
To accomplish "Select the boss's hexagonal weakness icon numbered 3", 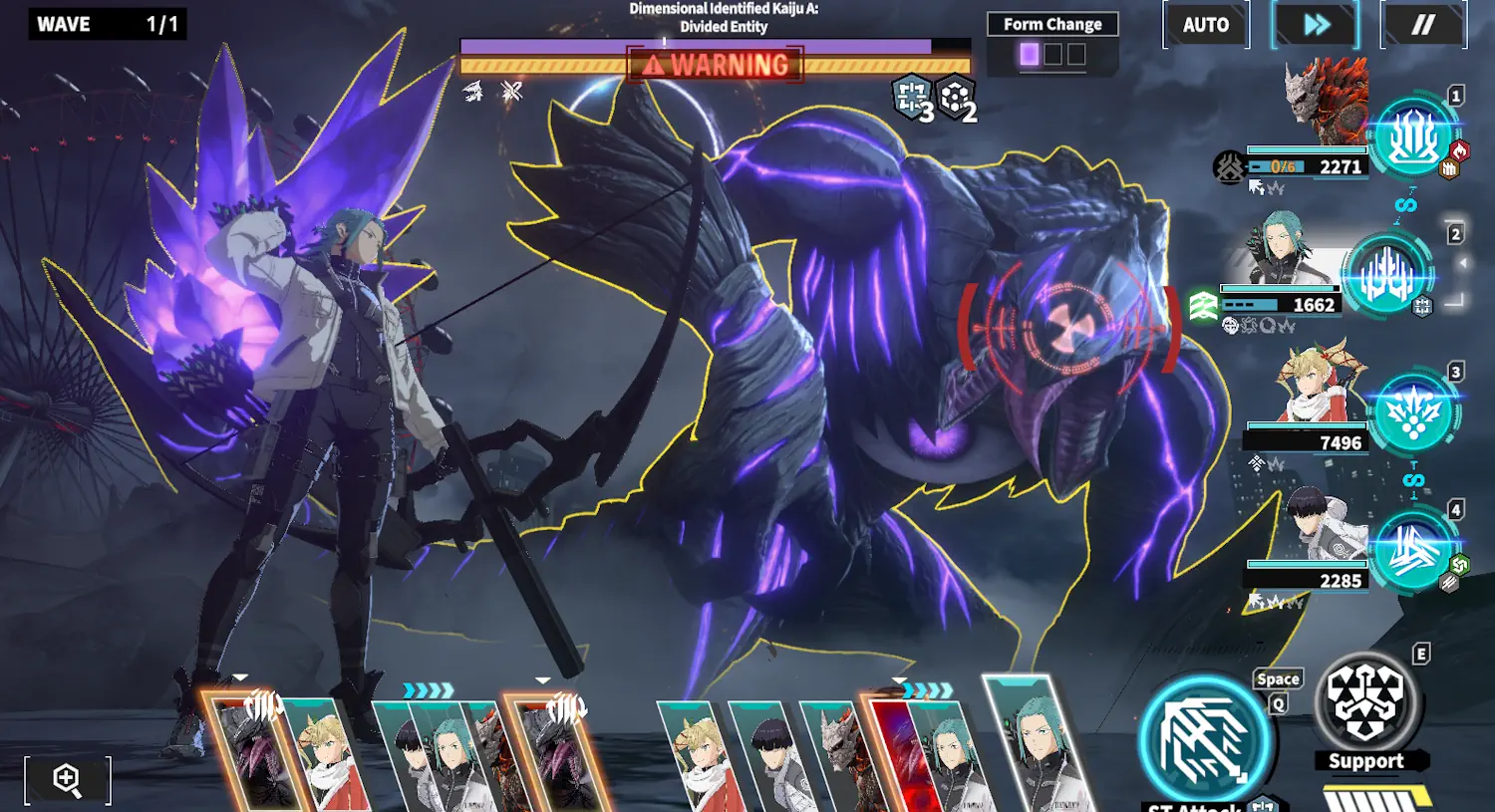I will pos(912,98).
